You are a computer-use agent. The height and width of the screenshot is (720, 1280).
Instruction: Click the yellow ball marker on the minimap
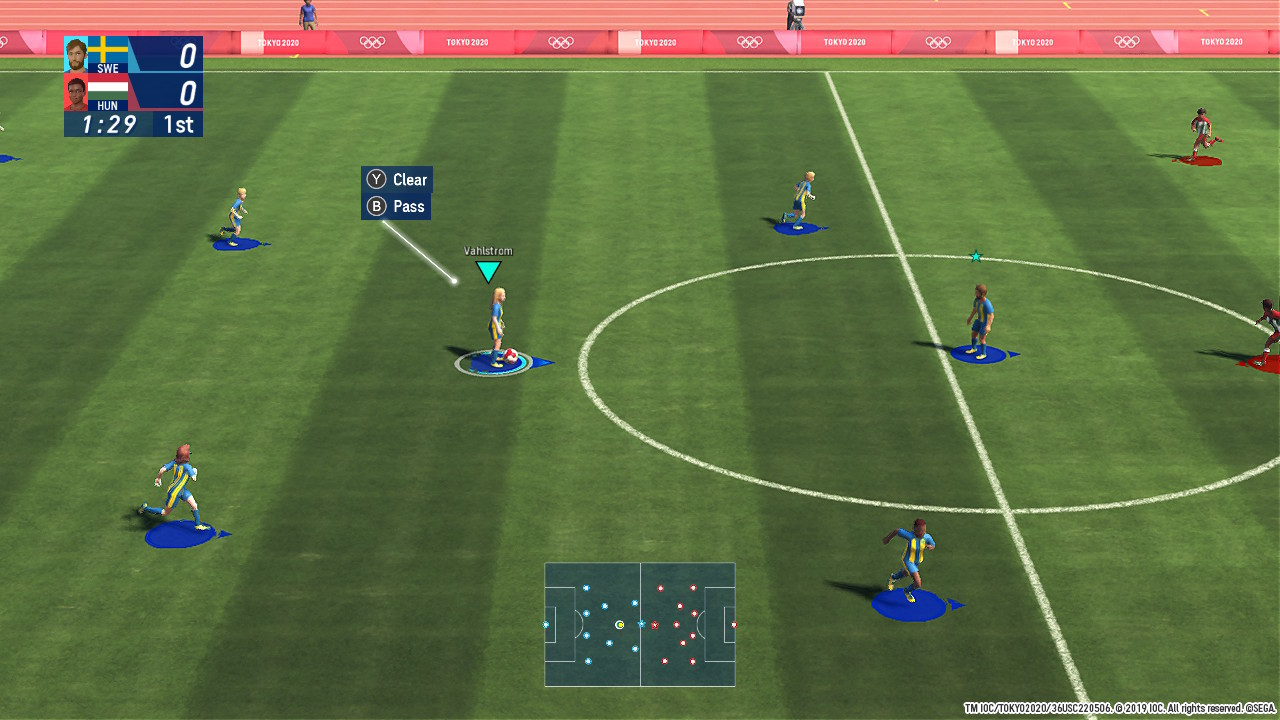tap(620, 624)
